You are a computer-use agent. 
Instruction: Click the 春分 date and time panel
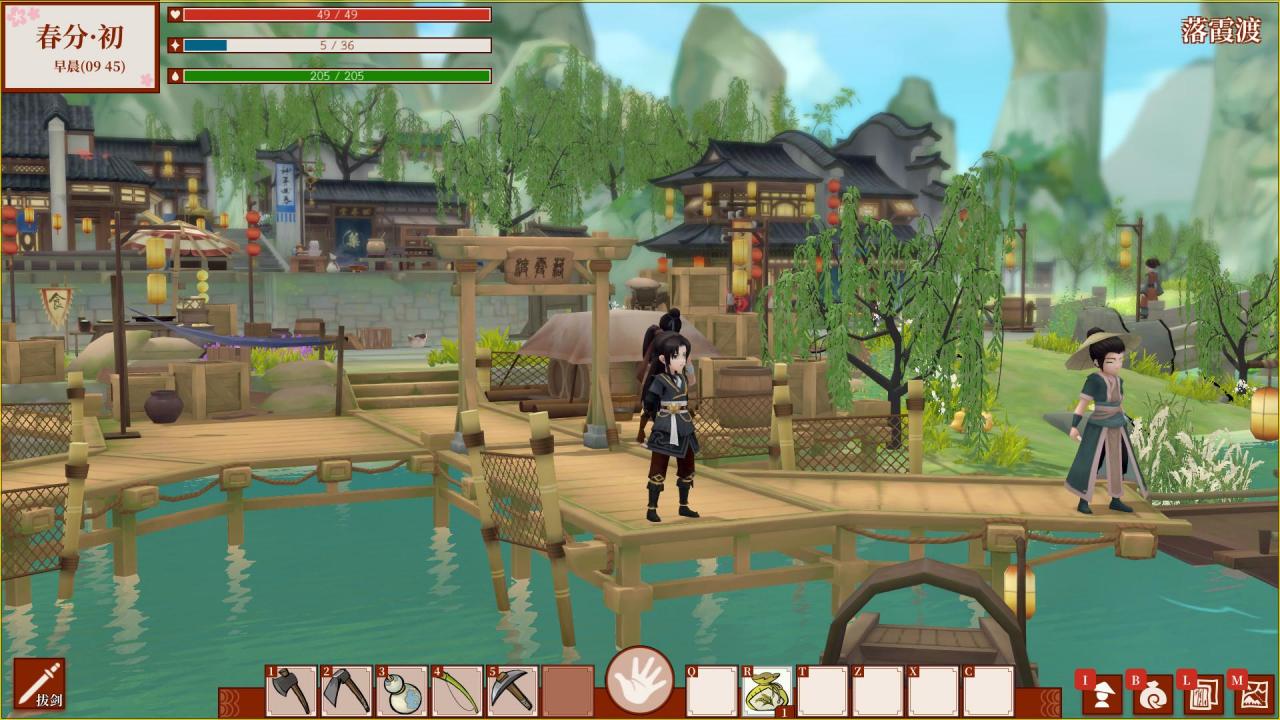click(80, 48)
